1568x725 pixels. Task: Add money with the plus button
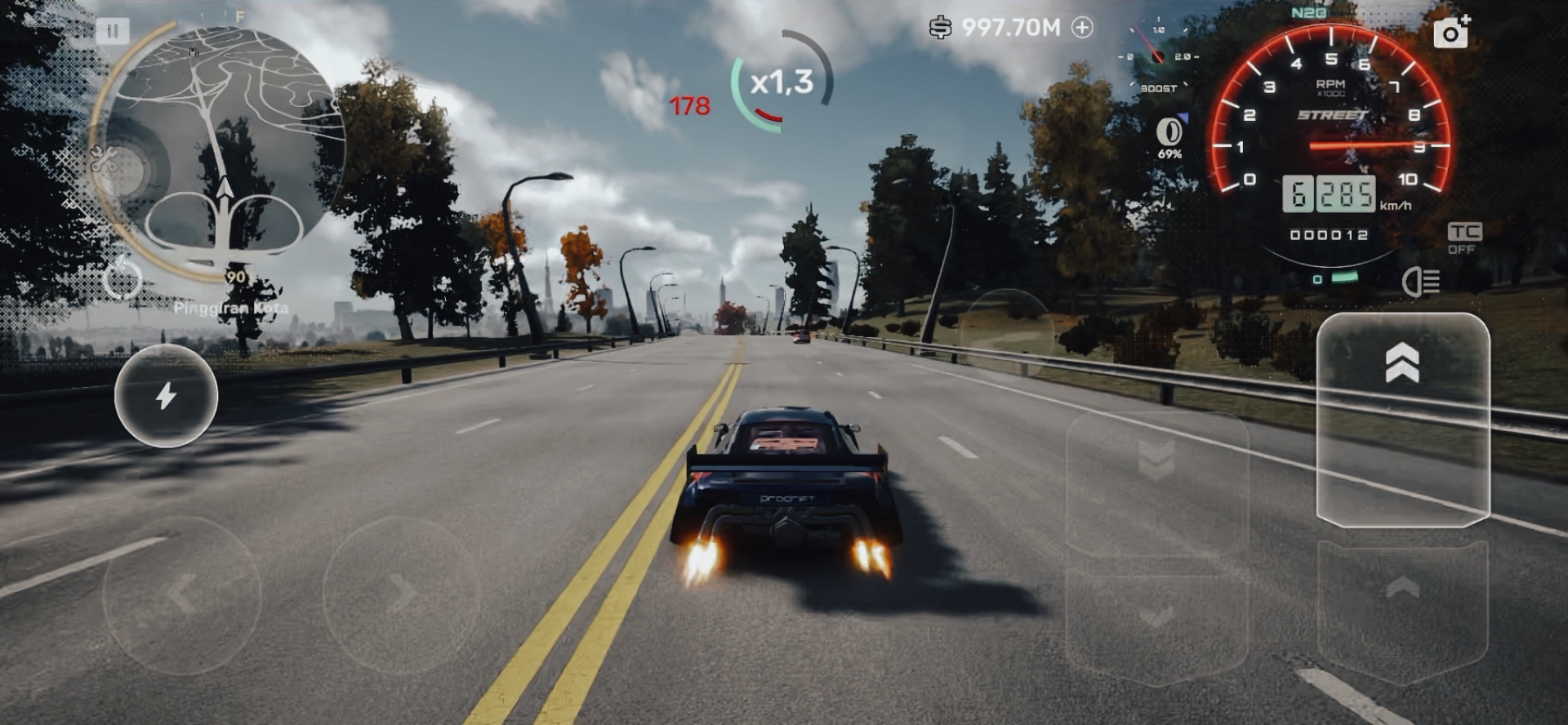pyautogui.click(x=1082, y=28)
